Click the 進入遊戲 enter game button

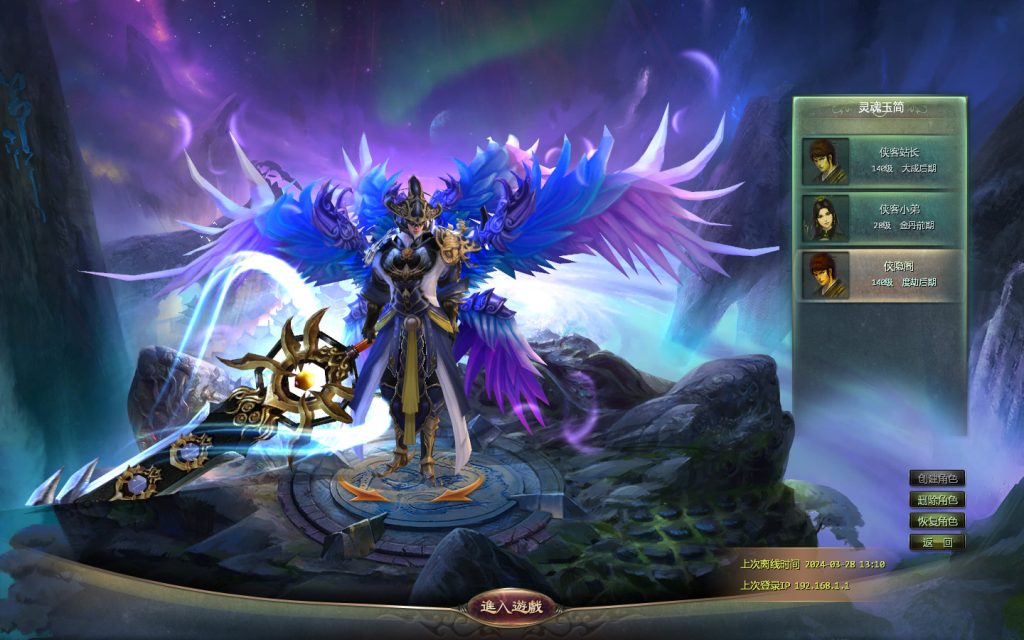click(510, 607)
